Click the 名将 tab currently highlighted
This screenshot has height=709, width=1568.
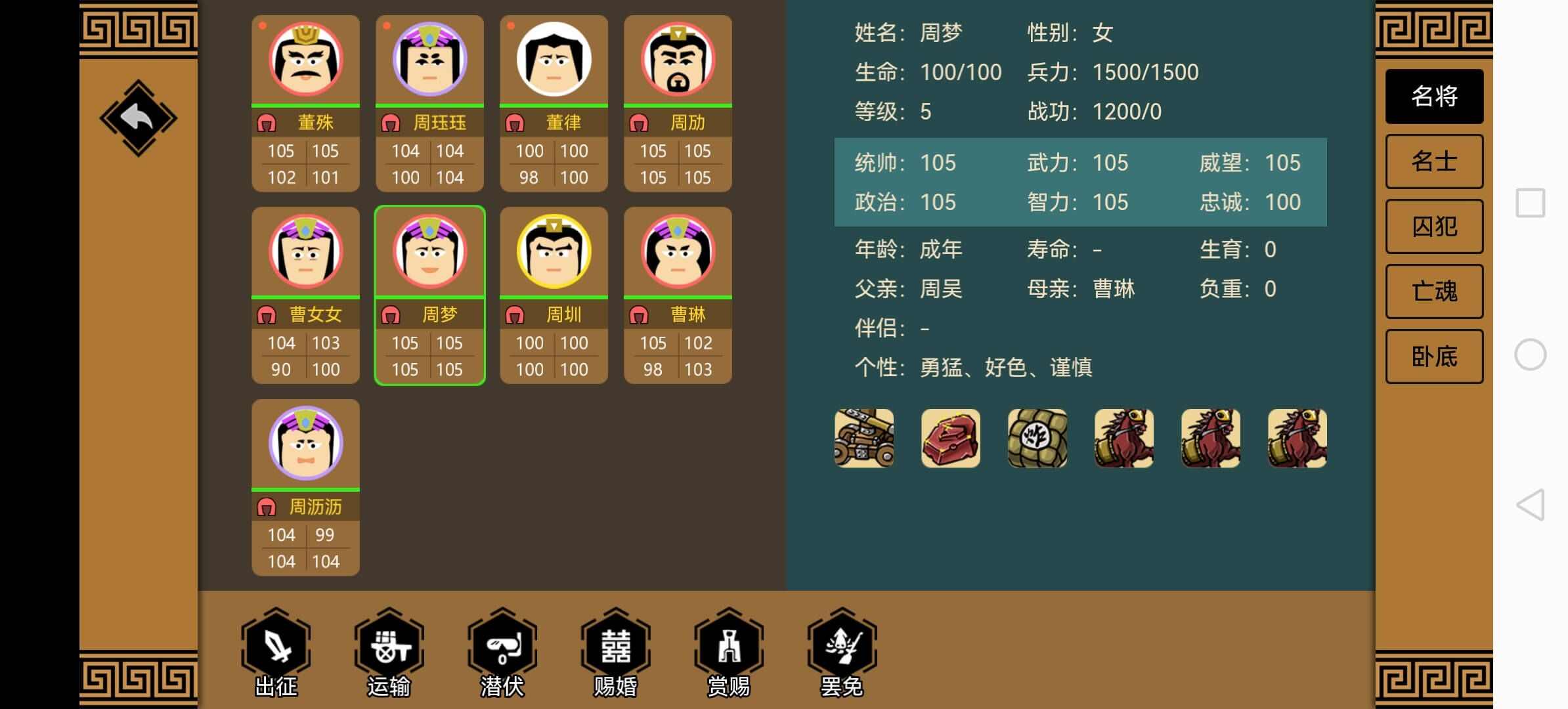pos(1434,96)
